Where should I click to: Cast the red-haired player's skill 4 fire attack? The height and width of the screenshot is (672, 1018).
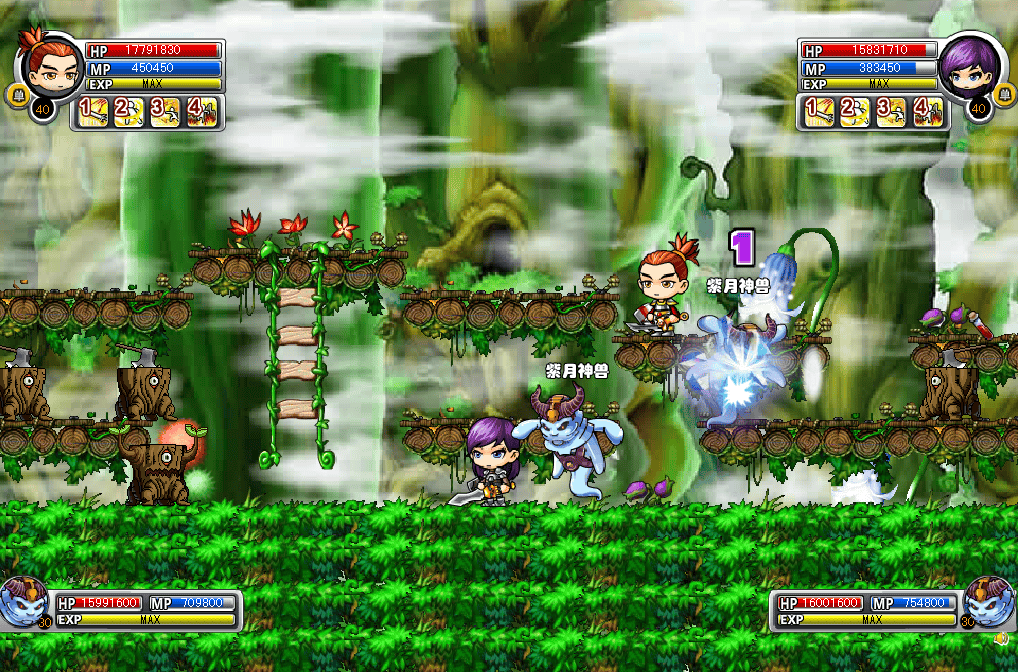pos(201,111)
